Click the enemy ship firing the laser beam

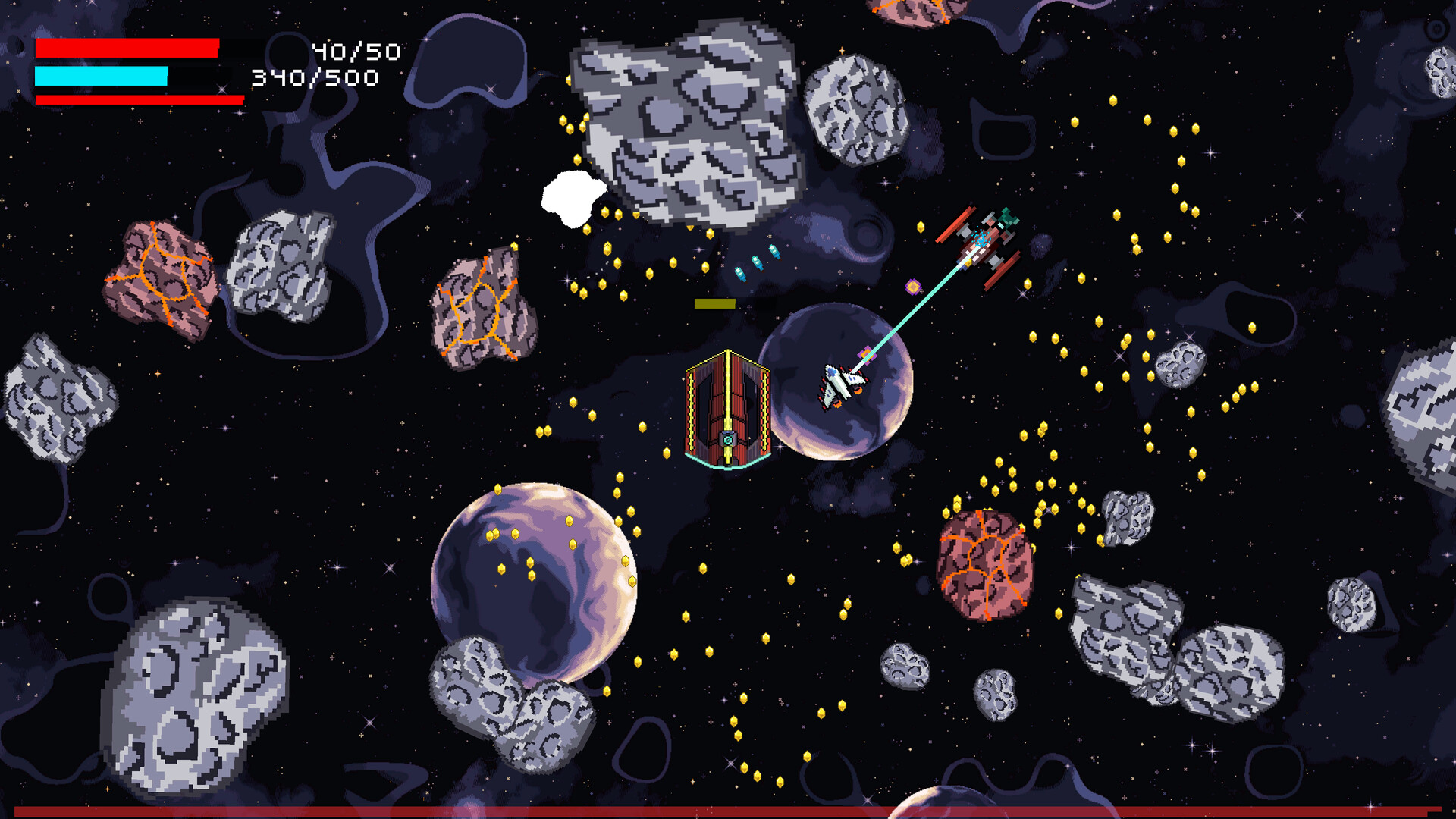(x=982, y=239)
